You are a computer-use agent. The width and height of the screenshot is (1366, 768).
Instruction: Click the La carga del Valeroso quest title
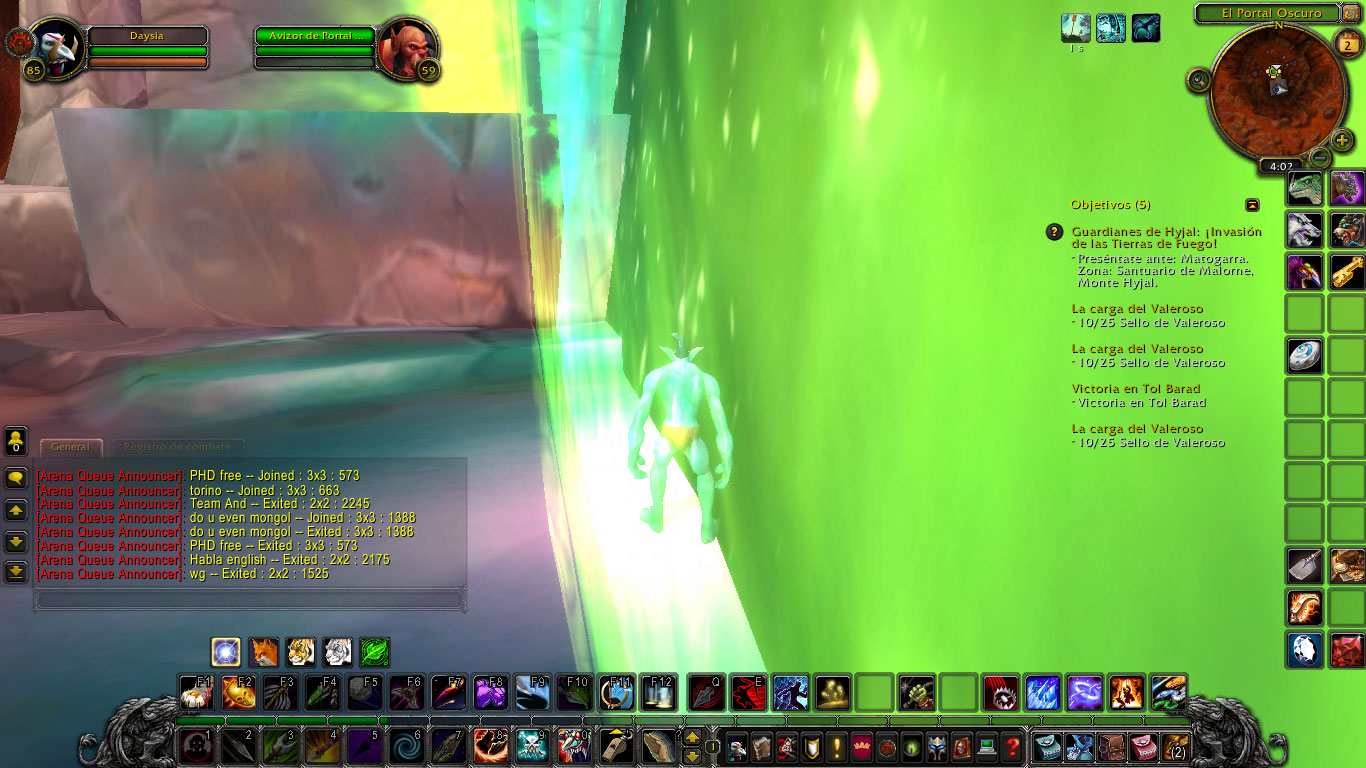click(x=1136, y=309)
